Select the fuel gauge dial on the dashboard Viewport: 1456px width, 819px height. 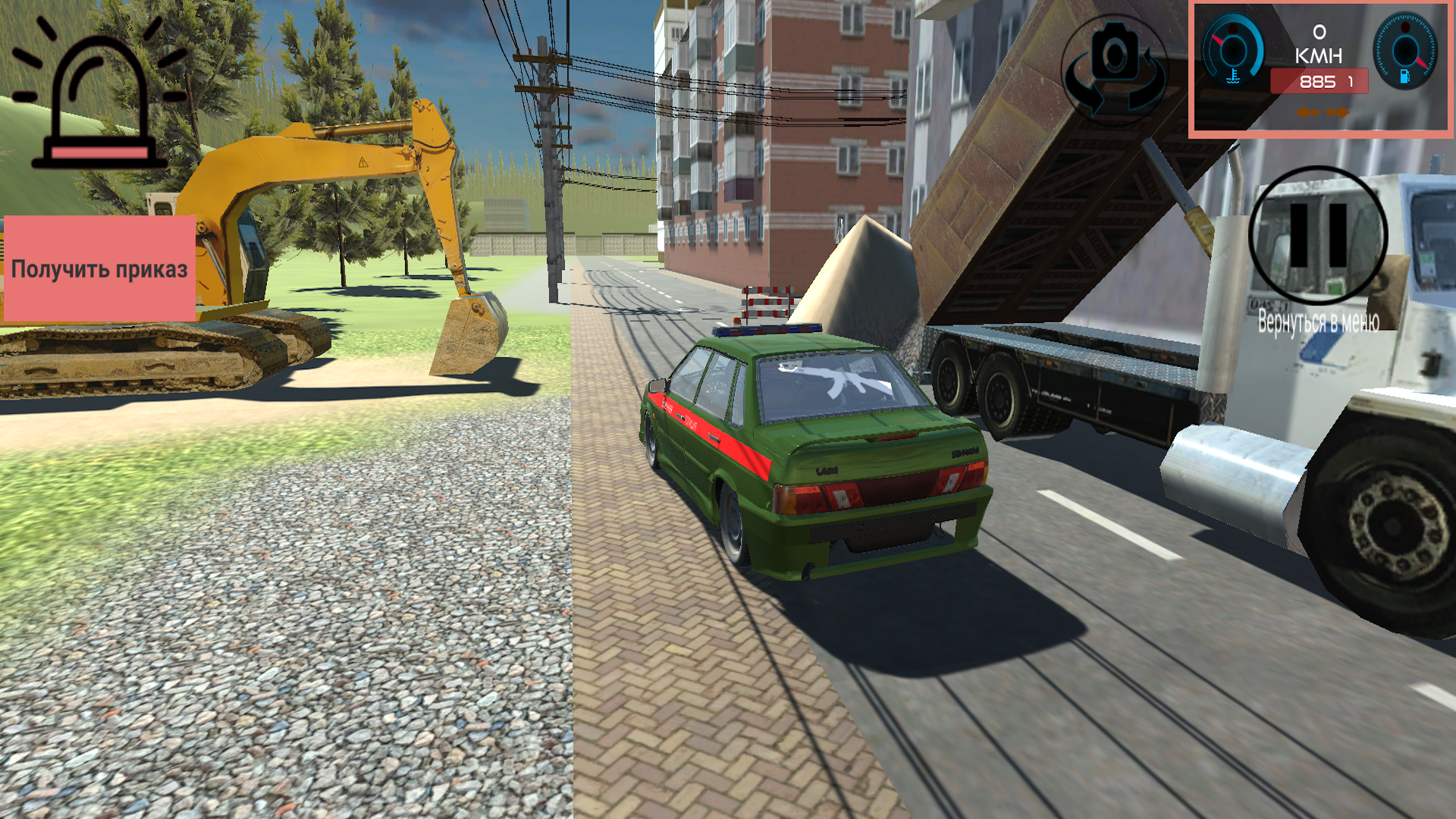pos(1405,50)
